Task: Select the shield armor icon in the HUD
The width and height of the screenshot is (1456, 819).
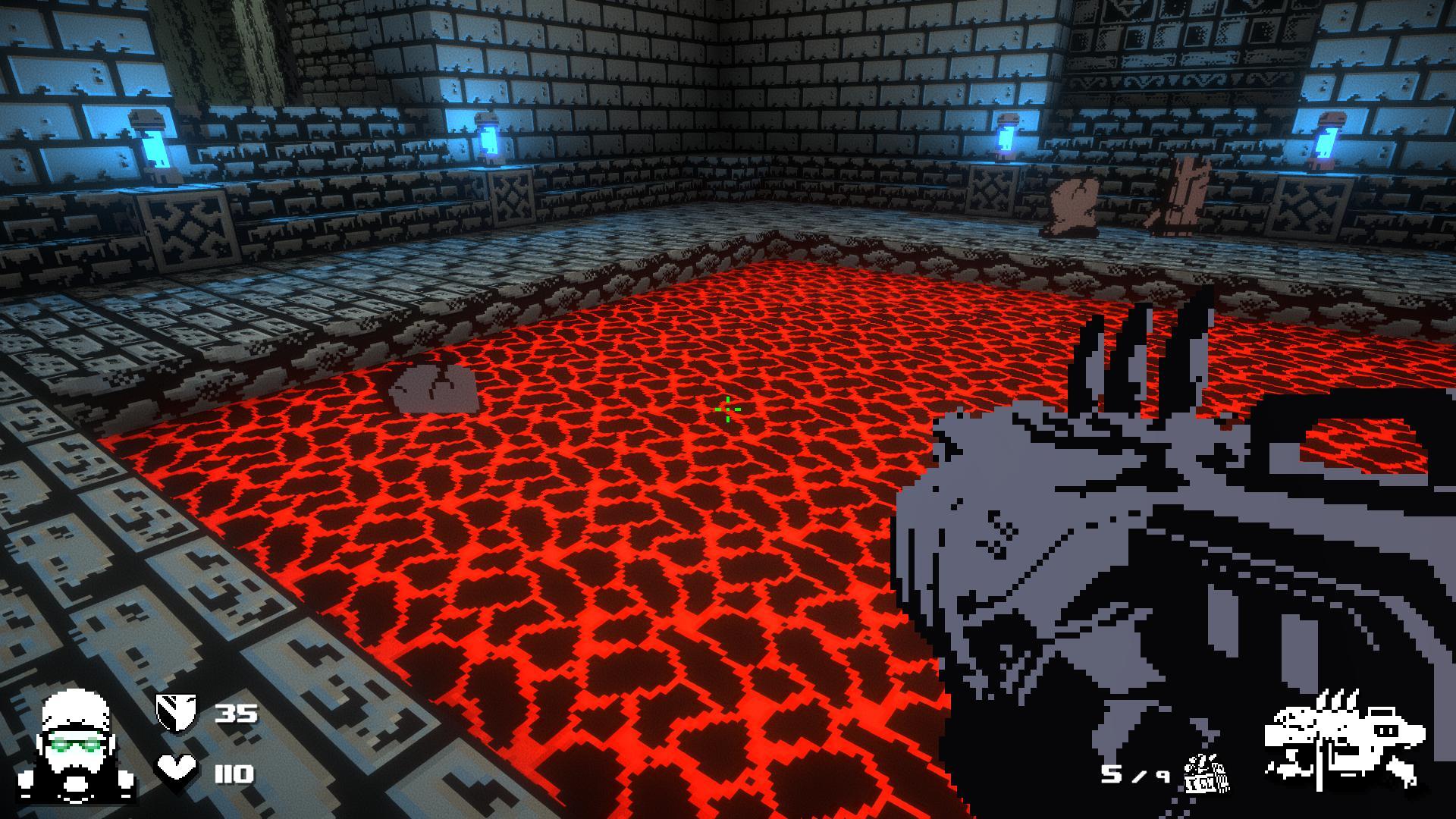Action: coord(176,714)
